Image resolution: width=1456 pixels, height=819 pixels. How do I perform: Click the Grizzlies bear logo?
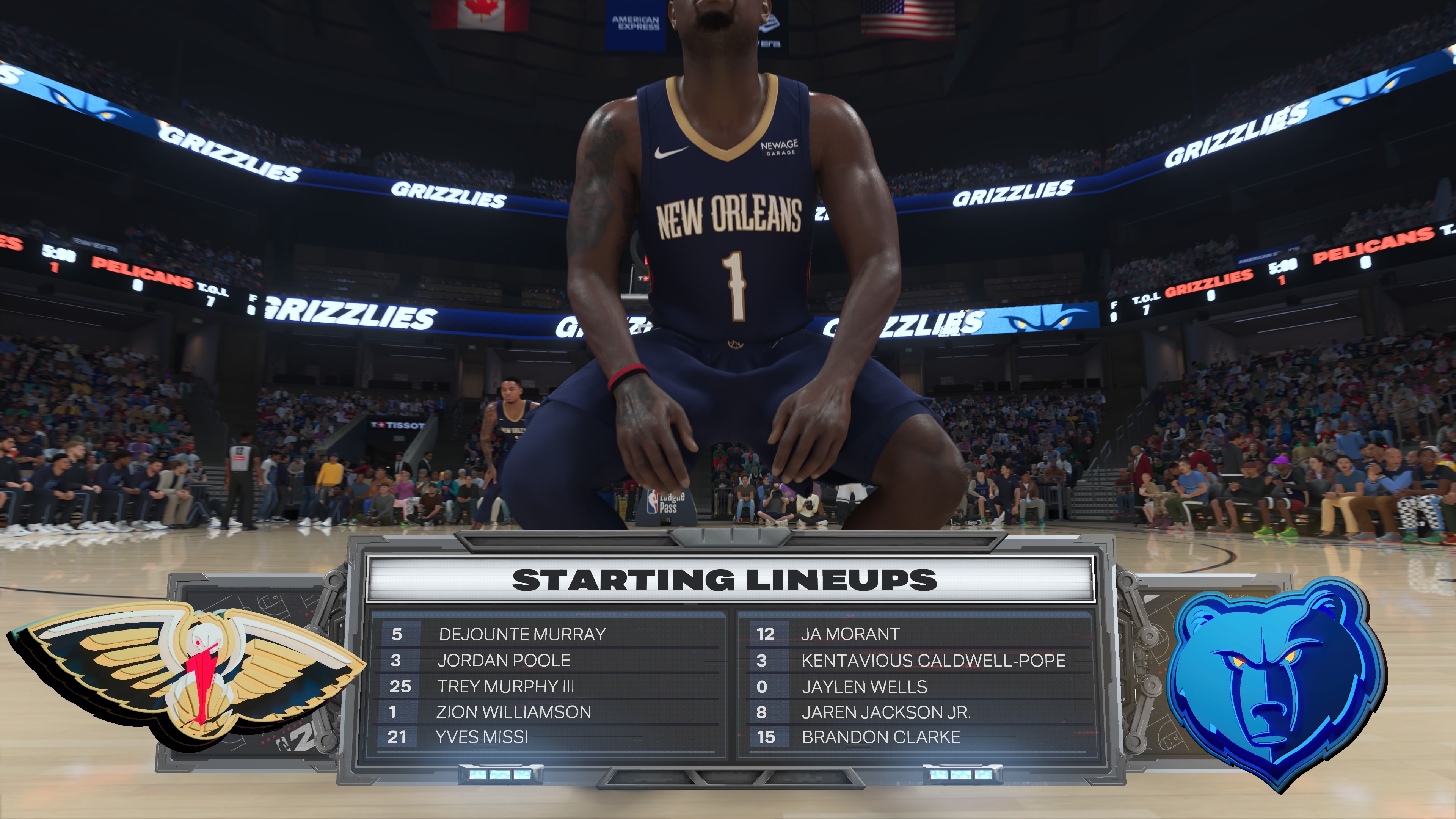1274,681
